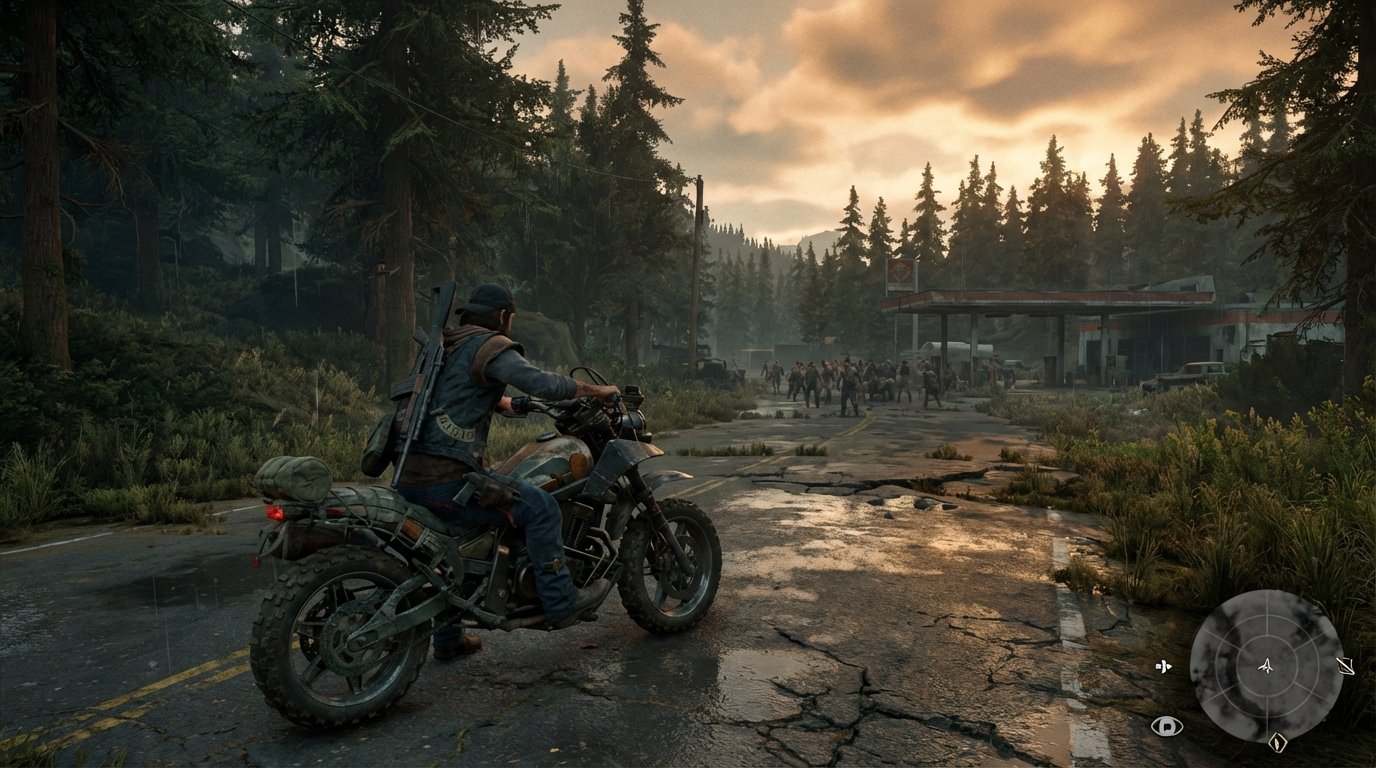Screen dimensions: 1376x768
Task: Click the motorcycle fuel icon beside the minimap
Action: [x=1164, y=666]
